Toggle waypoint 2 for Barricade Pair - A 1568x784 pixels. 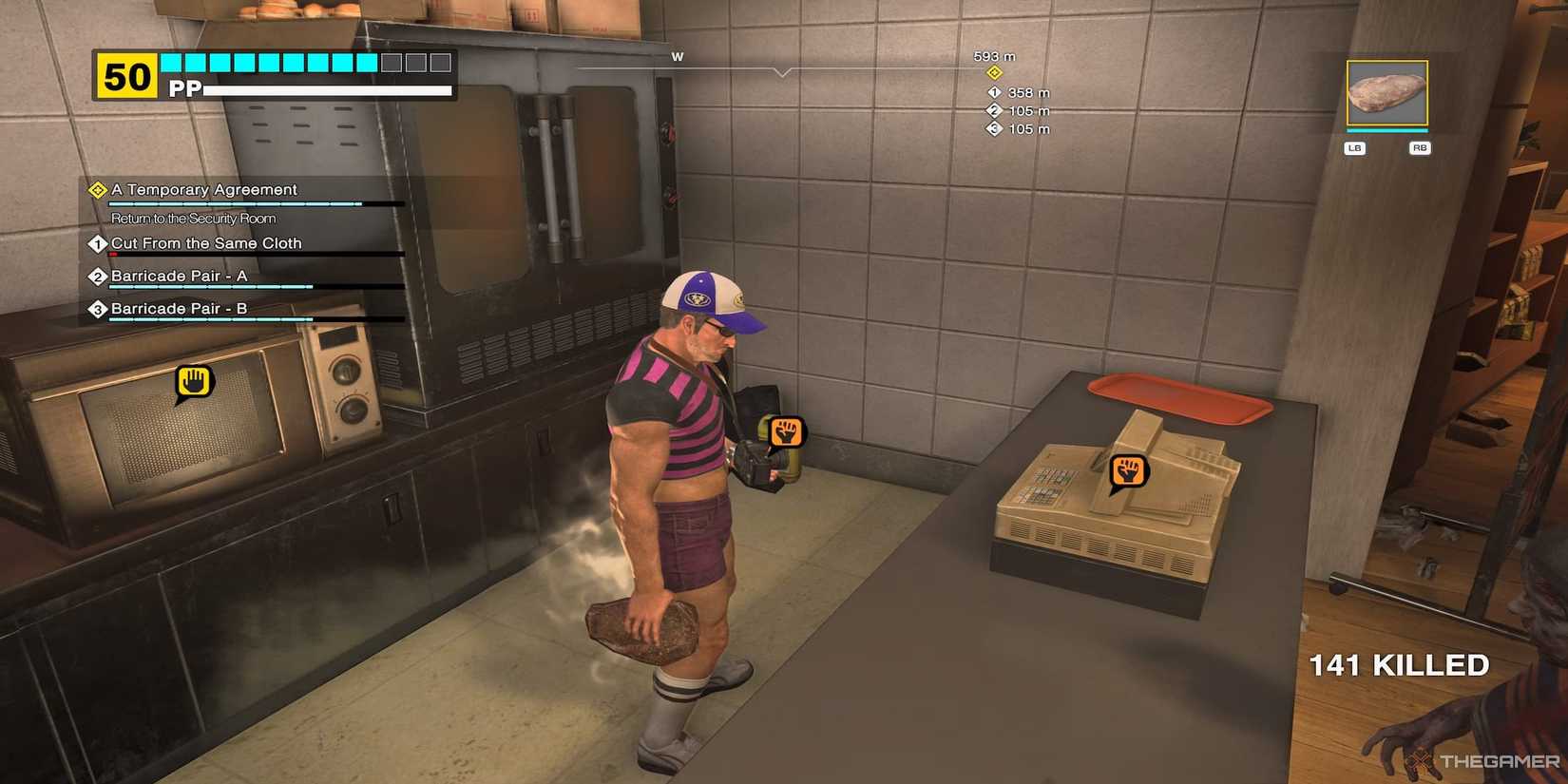[x=96, y=276]
